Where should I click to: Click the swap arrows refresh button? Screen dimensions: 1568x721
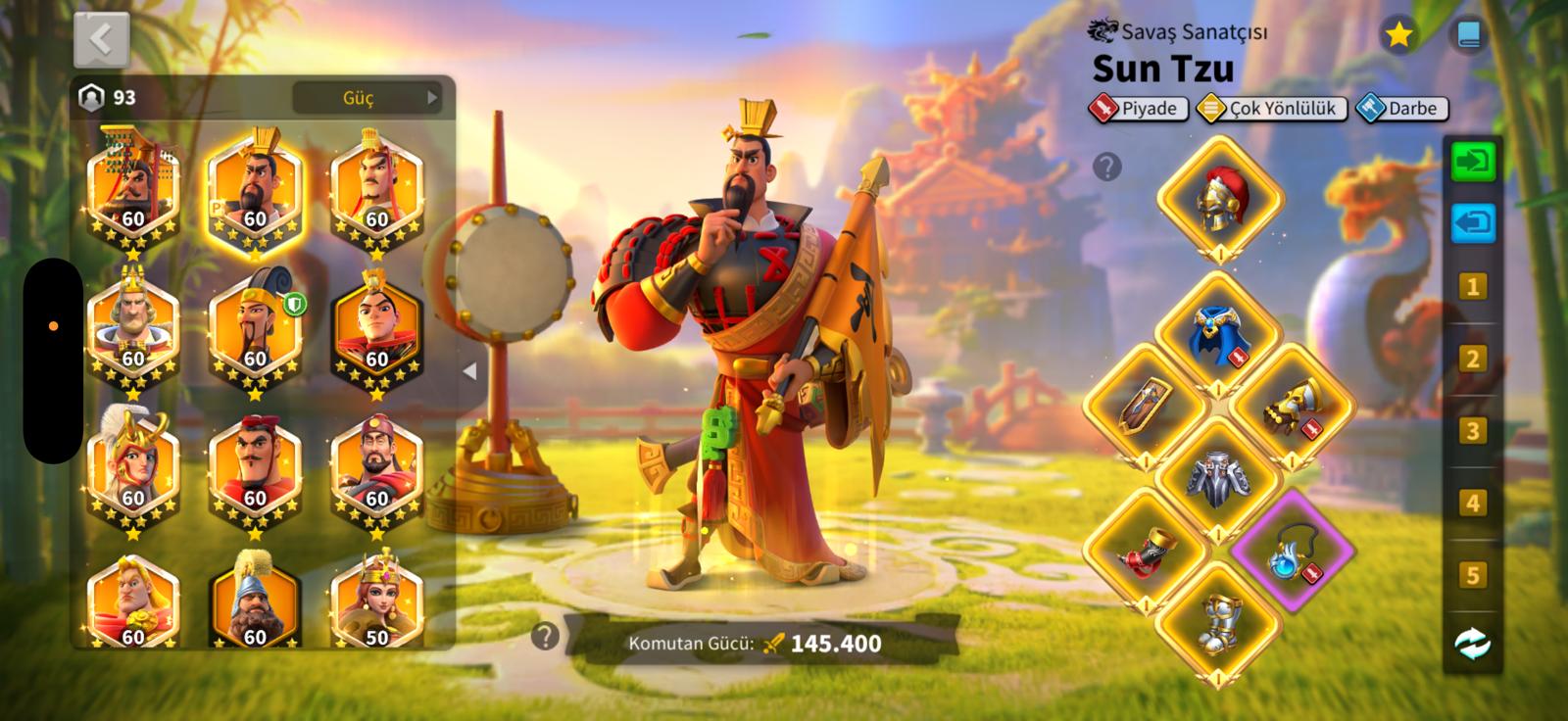click(1472, 644)
